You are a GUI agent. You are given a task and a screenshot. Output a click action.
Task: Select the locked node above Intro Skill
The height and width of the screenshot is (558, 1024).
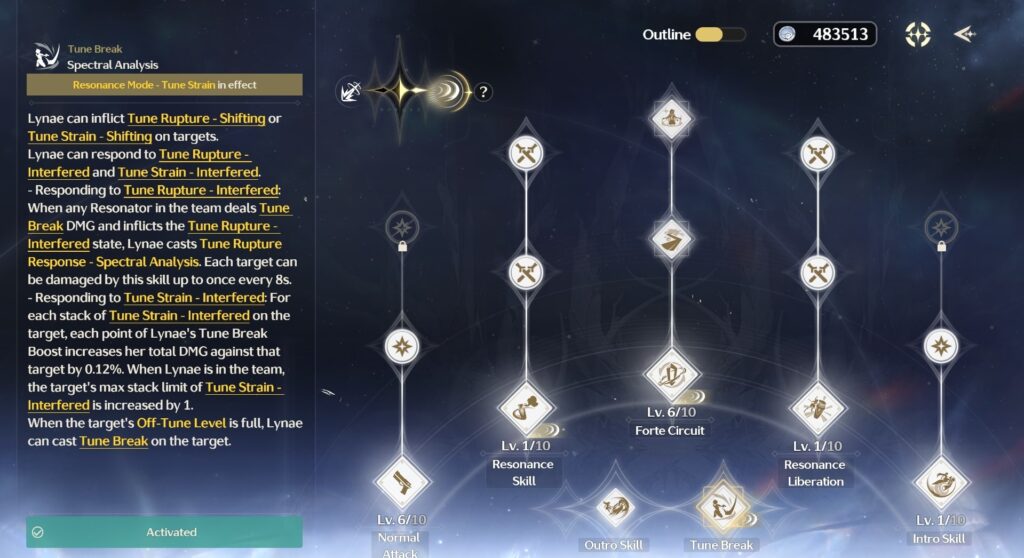(940, 226)
